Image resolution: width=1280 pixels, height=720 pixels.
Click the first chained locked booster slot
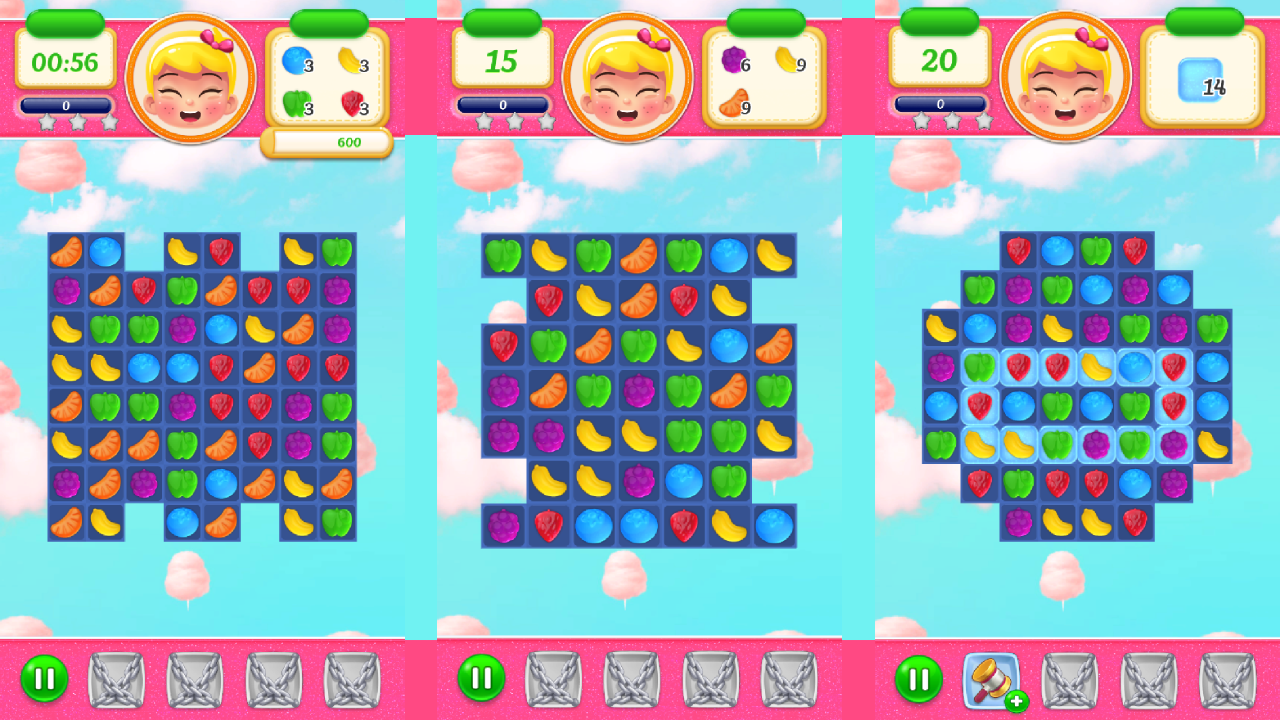tap(116, 678)
